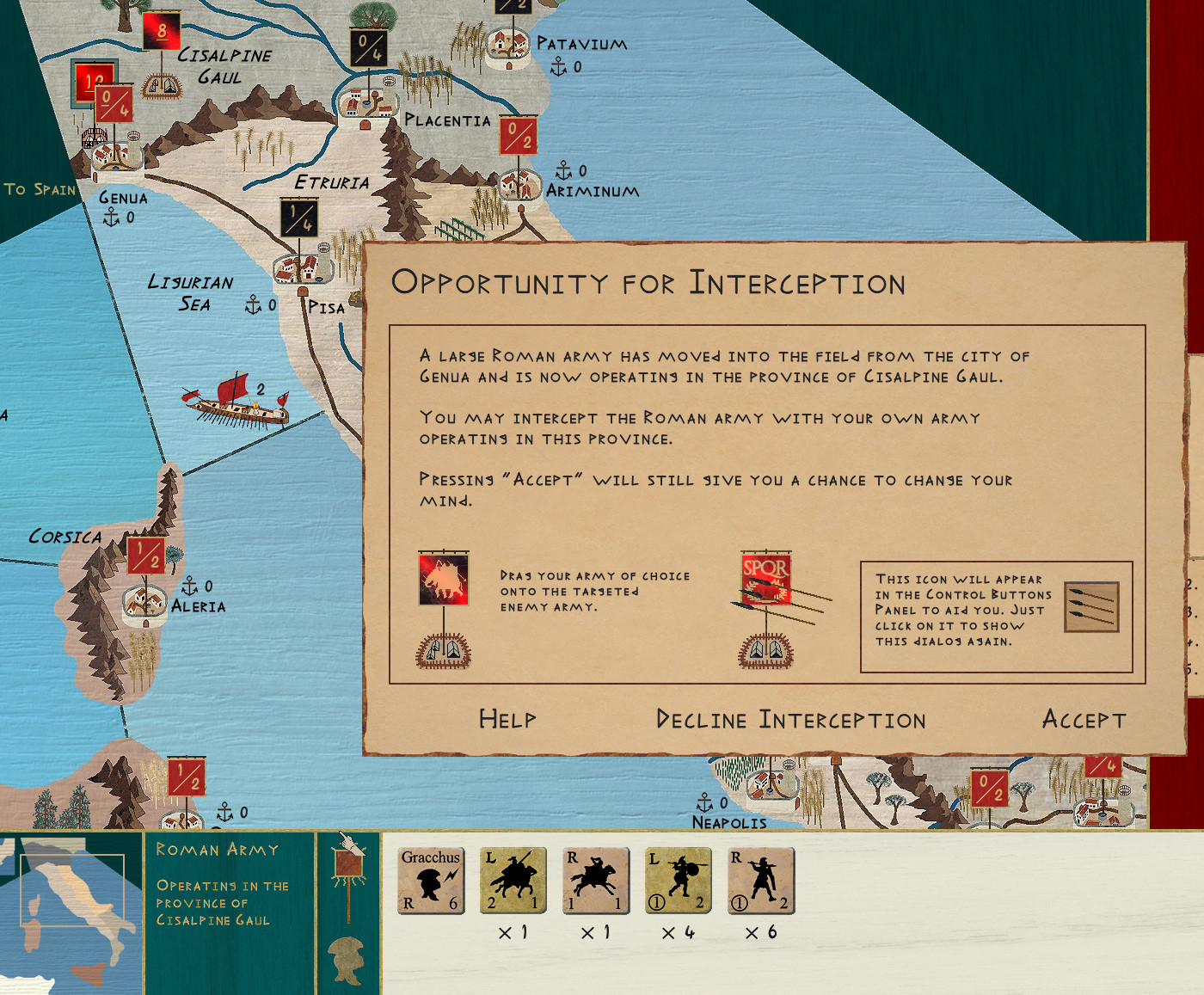Choose the Roman infantry unit tile
The height and width of the screenshot is (995, 1204).
pos(760,880)
